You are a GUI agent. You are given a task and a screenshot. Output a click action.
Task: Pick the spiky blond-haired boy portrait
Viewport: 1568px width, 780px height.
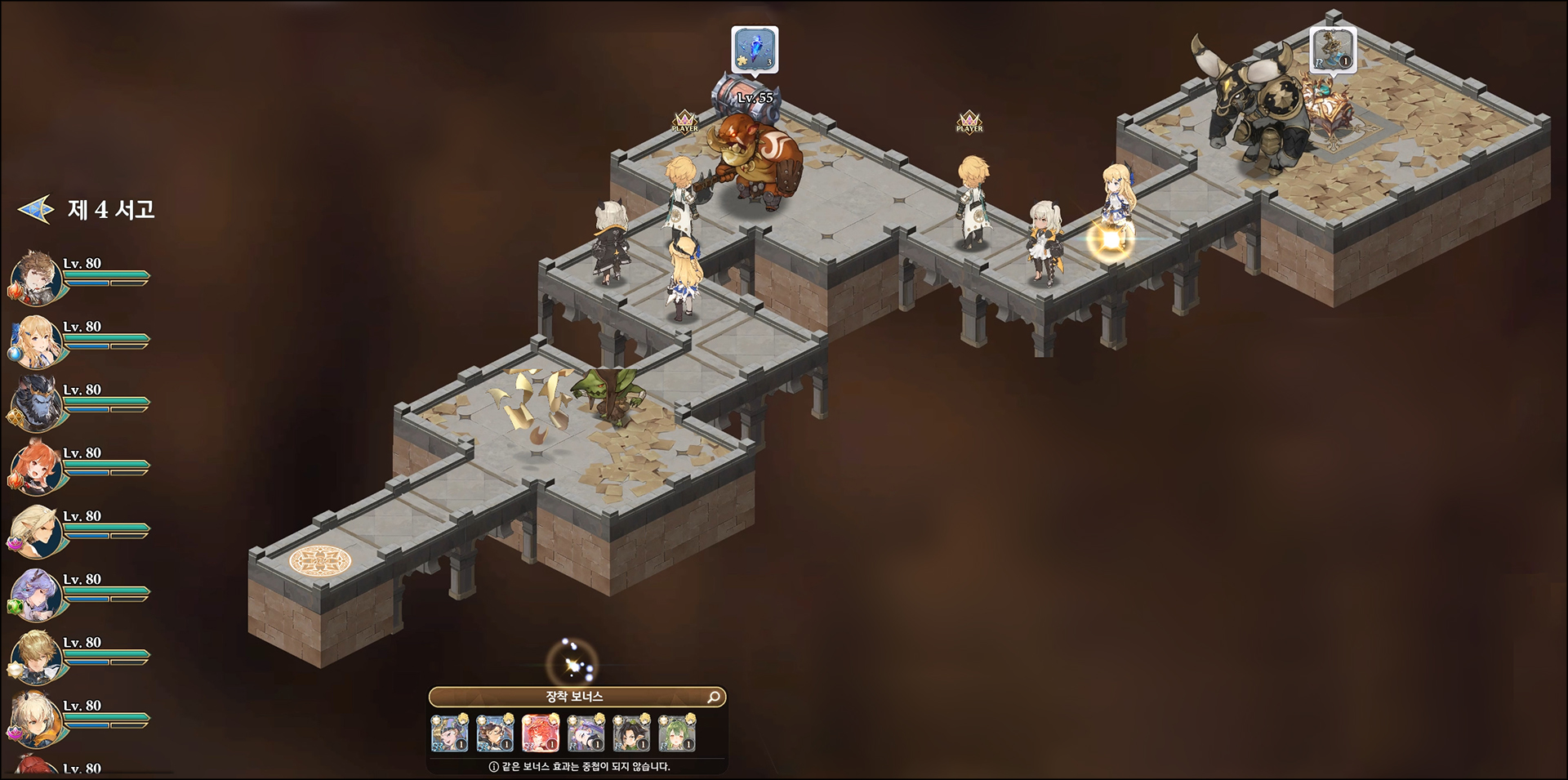click(x=36, y=656)
